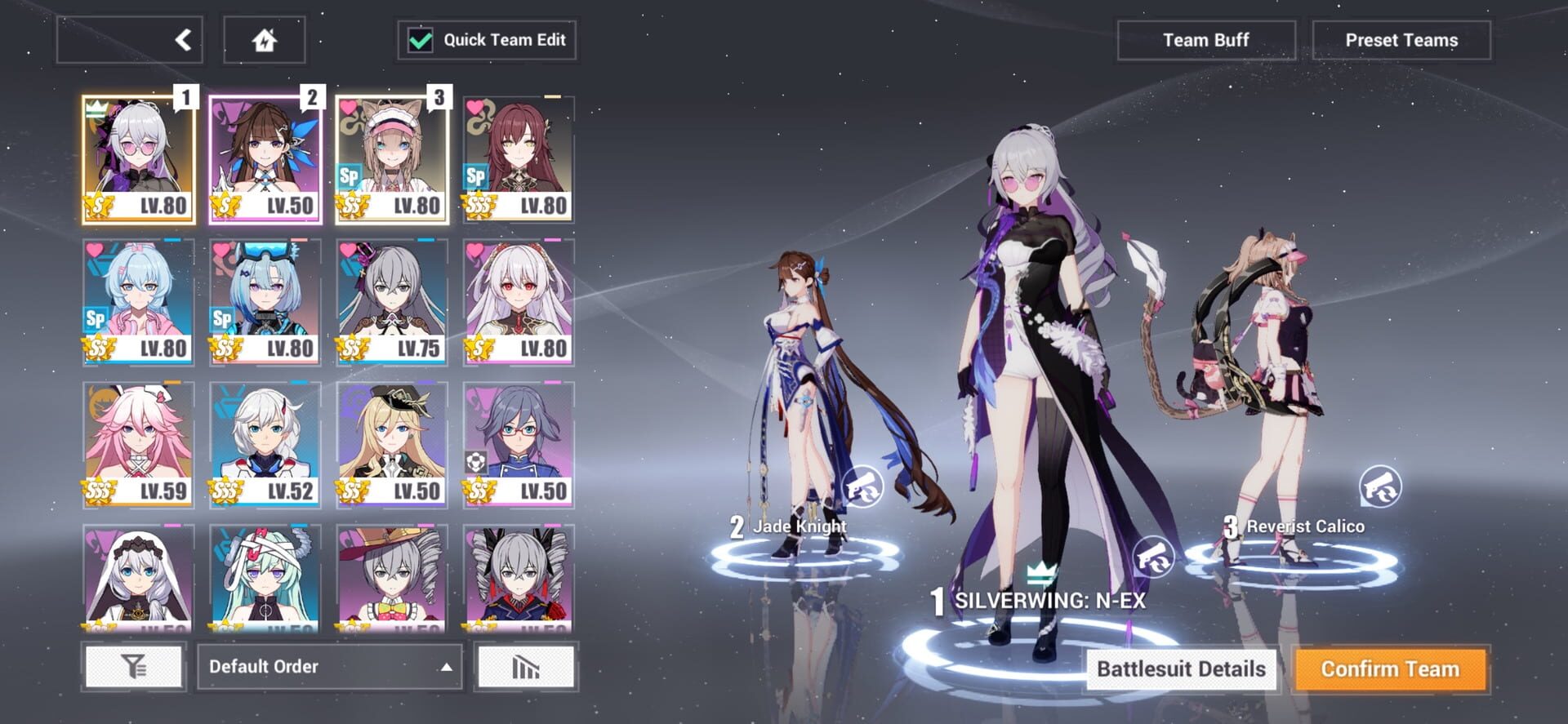Click Reverist Calico's weapon swap icon
The height and width of the screenshot is (724, 1568).
1381,487
